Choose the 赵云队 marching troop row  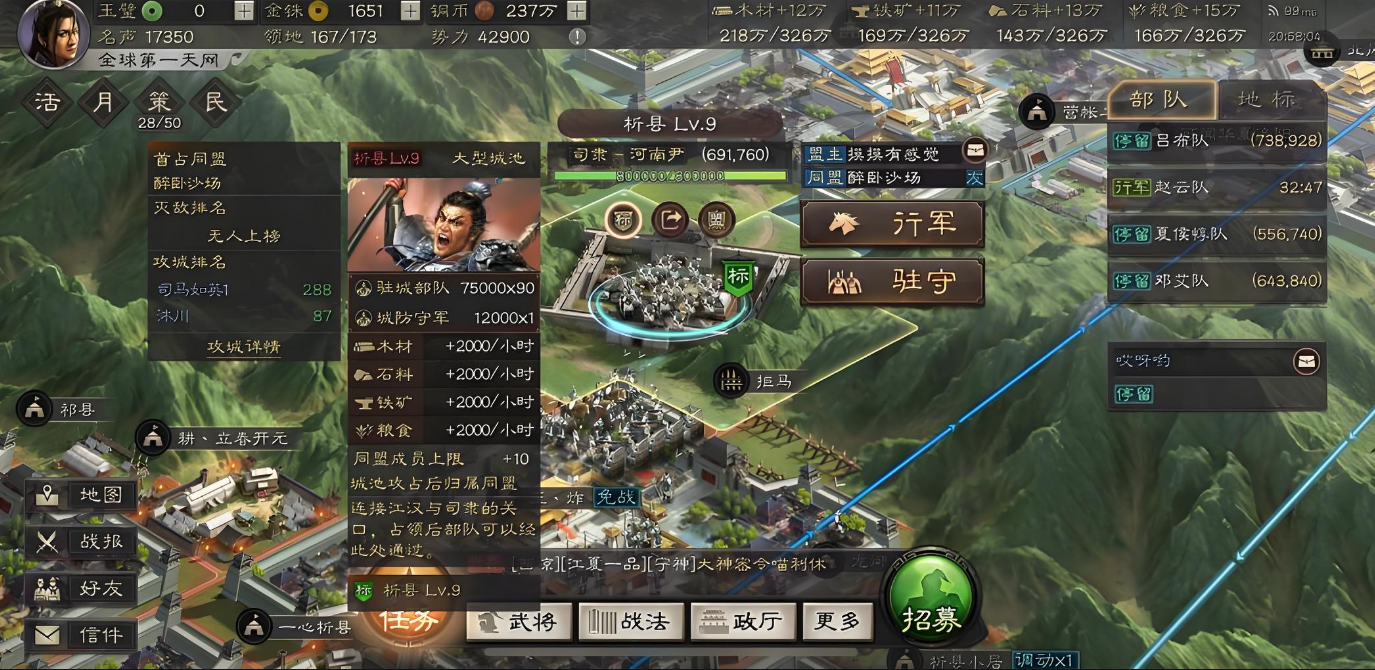[x=1218, y=187]
